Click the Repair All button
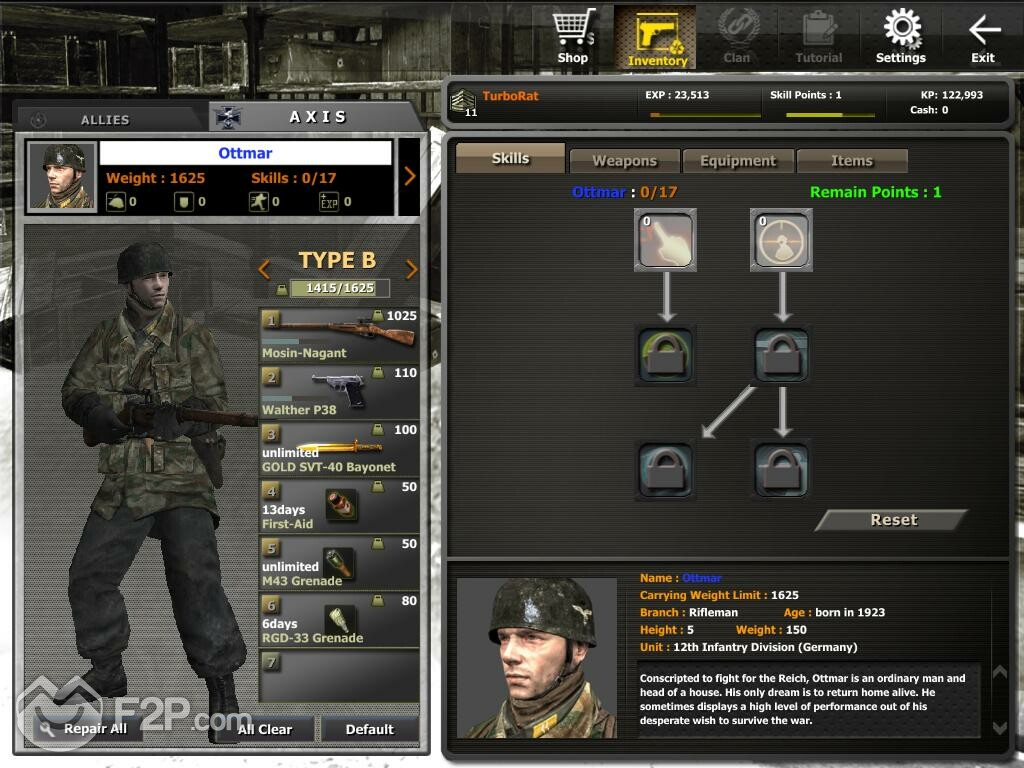The height and width of the screenshot is (768, 1024). pos(84,729)
